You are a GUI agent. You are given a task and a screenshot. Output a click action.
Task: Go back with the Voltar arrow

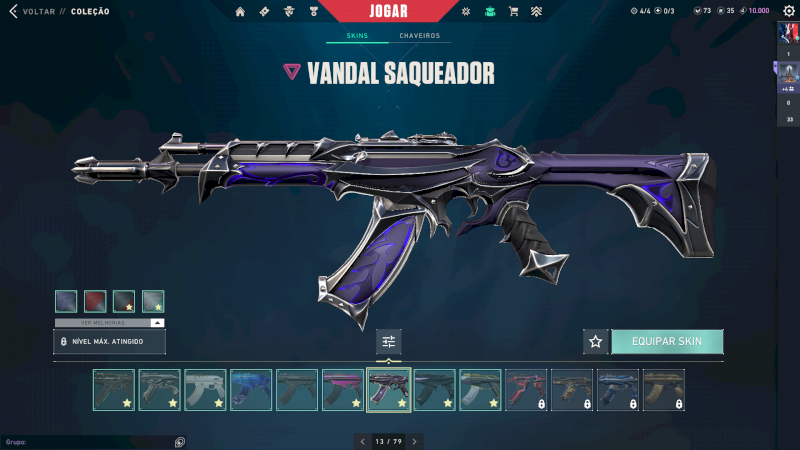coord(13,11)
